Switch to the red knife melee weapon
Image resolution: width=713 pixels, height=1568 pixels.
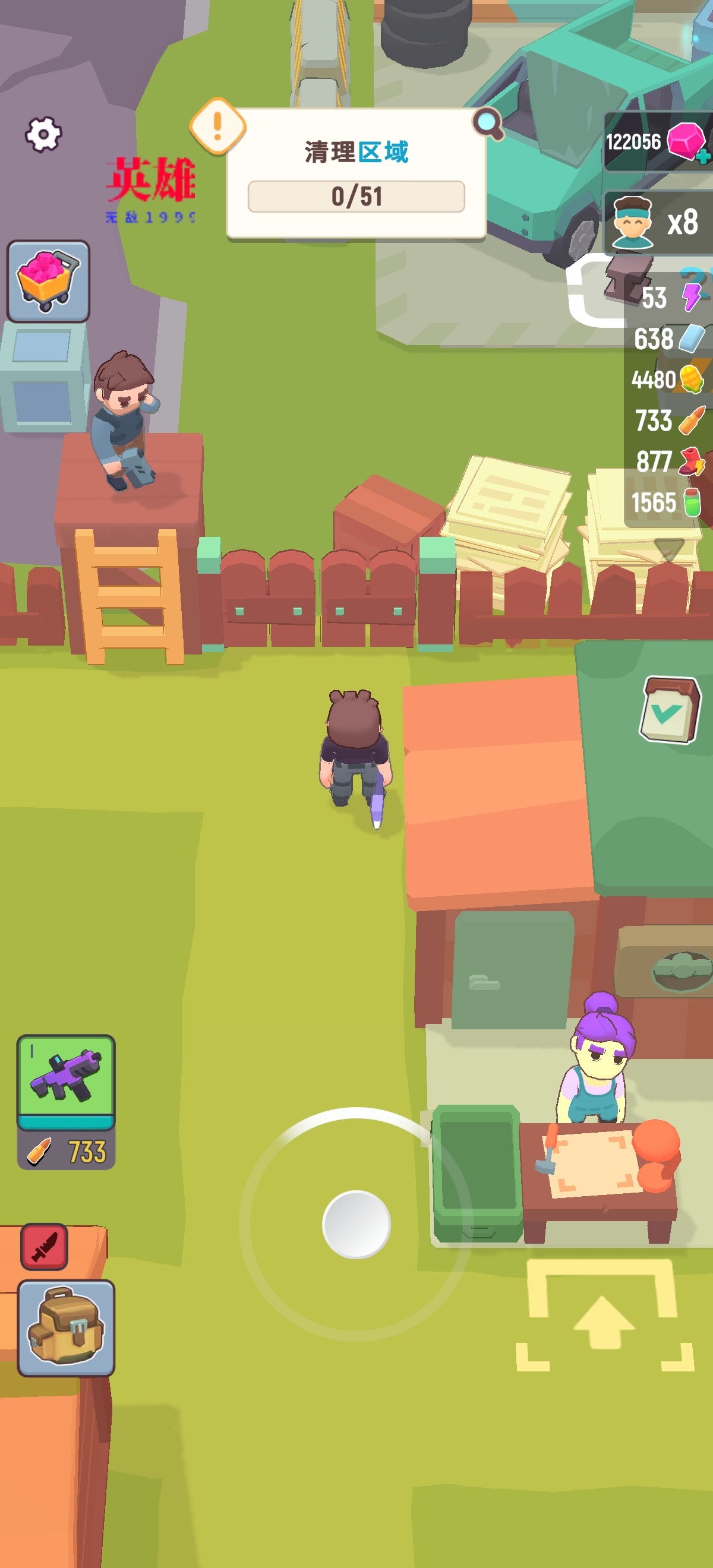tap(45, 1246)
